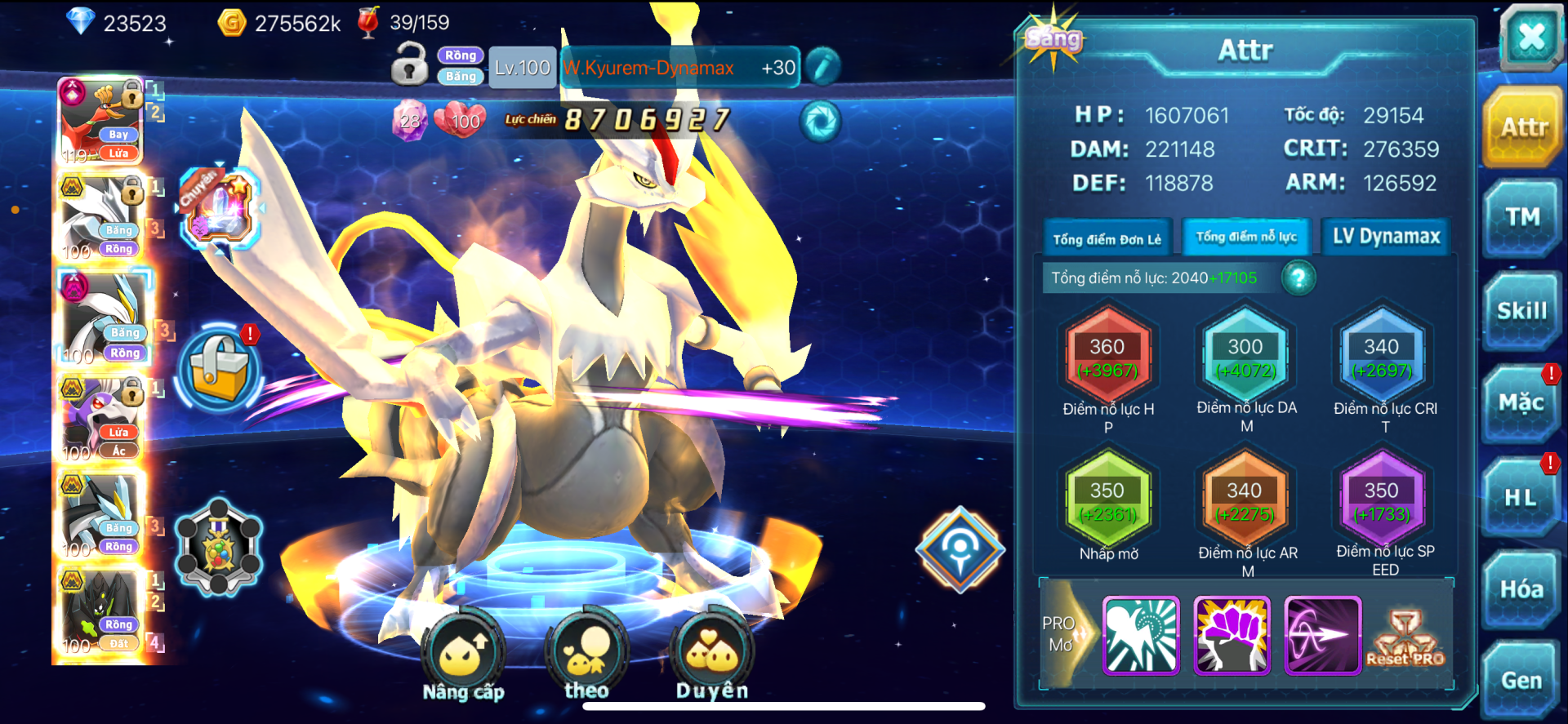Switch to the TM side tab

(1522, 217)
